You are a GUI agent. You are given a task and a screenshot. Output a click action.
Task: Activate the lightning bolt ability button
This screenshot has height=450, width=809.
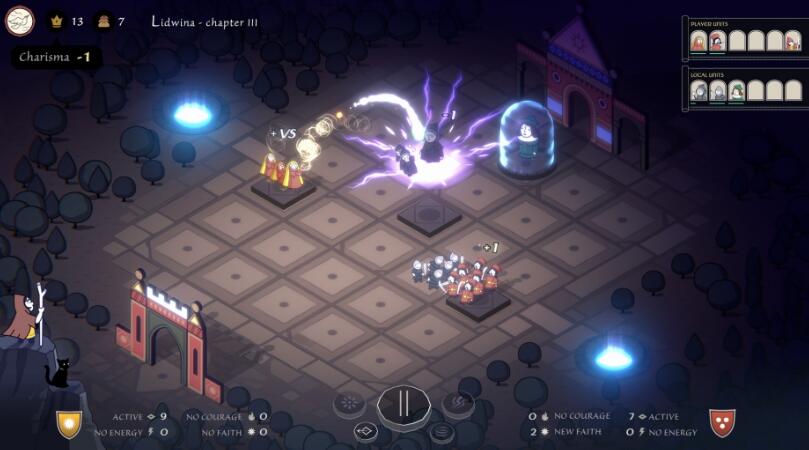click(458, 403)
